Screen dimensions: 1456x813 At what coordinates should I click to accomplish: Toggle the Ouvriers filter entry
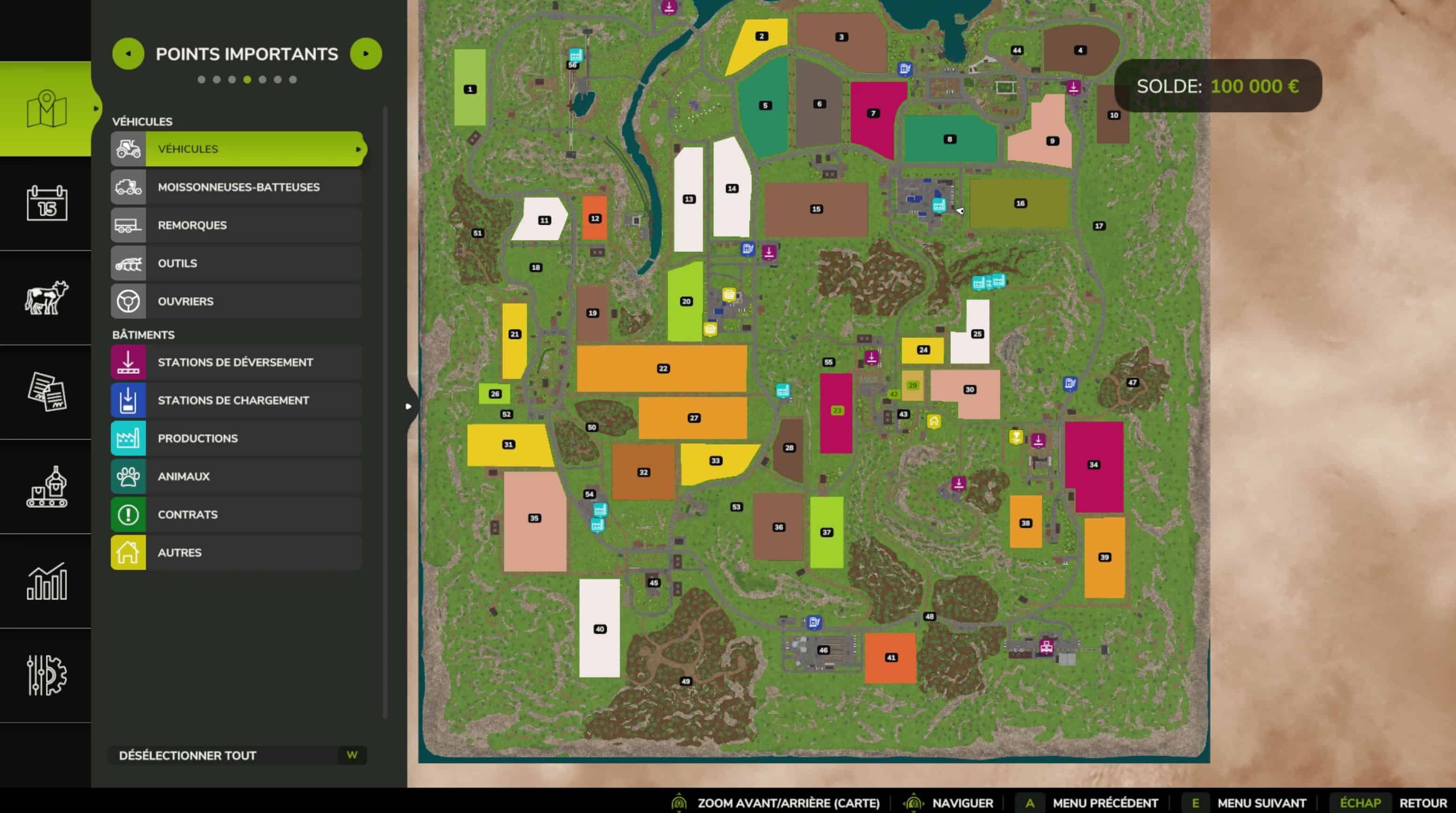coord(236,301)
